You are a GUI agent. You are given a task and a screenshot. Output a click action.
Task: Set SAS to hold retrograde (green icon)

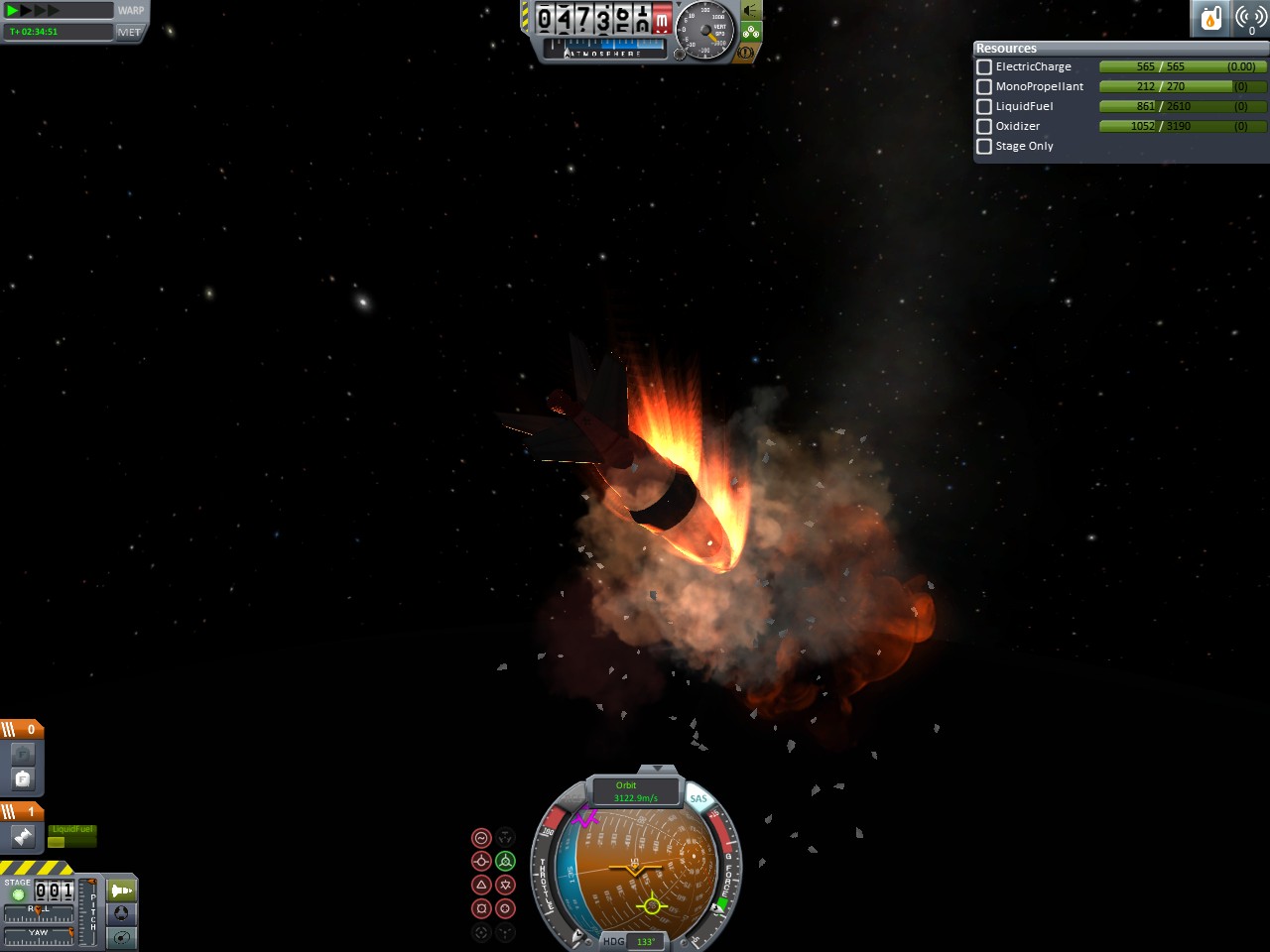[x=505, y=861]
